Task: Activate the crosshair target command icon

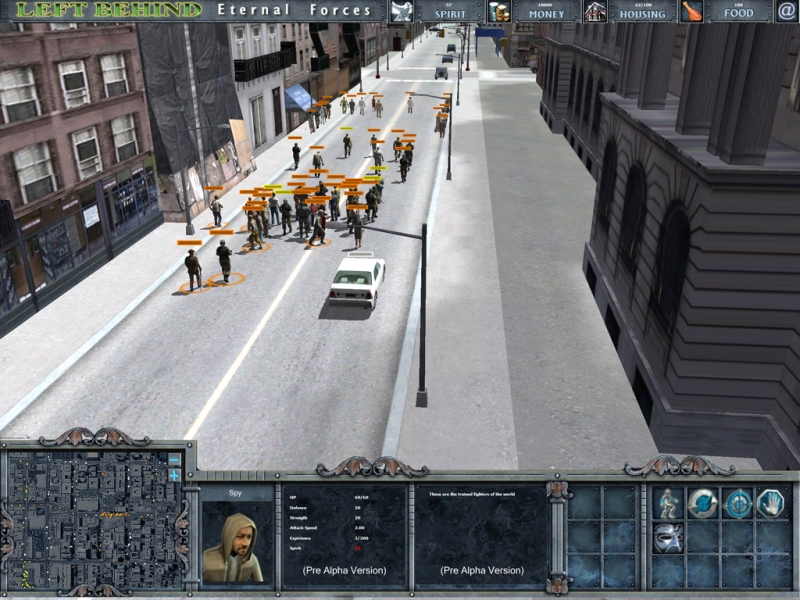Action: 737,503
